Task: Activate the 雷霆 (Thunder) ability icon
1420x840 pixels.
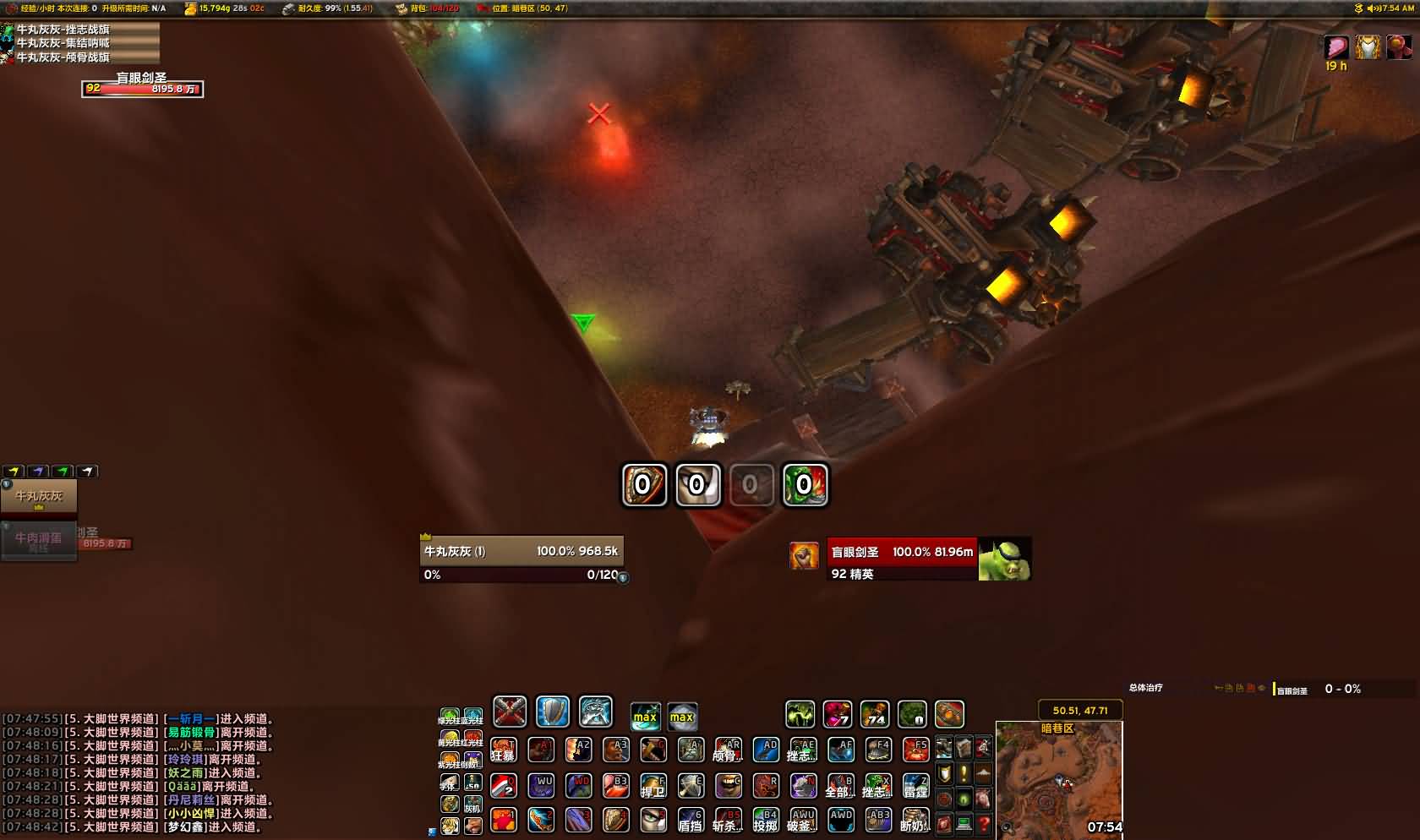Action: pyautogui.click(x=915, y=785)
